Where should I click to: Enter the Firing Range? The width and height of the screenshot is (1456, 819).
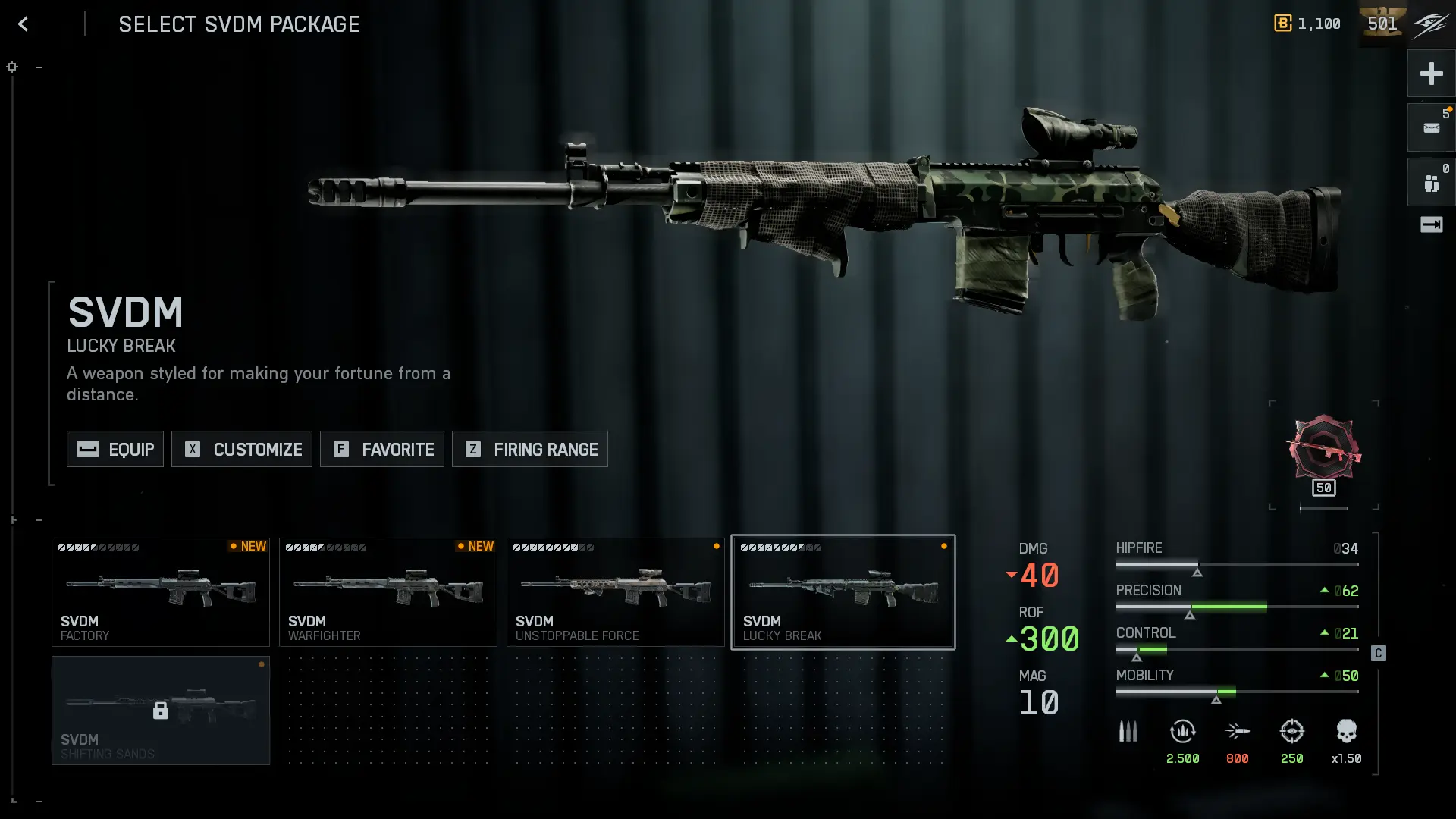coord(530,449)
